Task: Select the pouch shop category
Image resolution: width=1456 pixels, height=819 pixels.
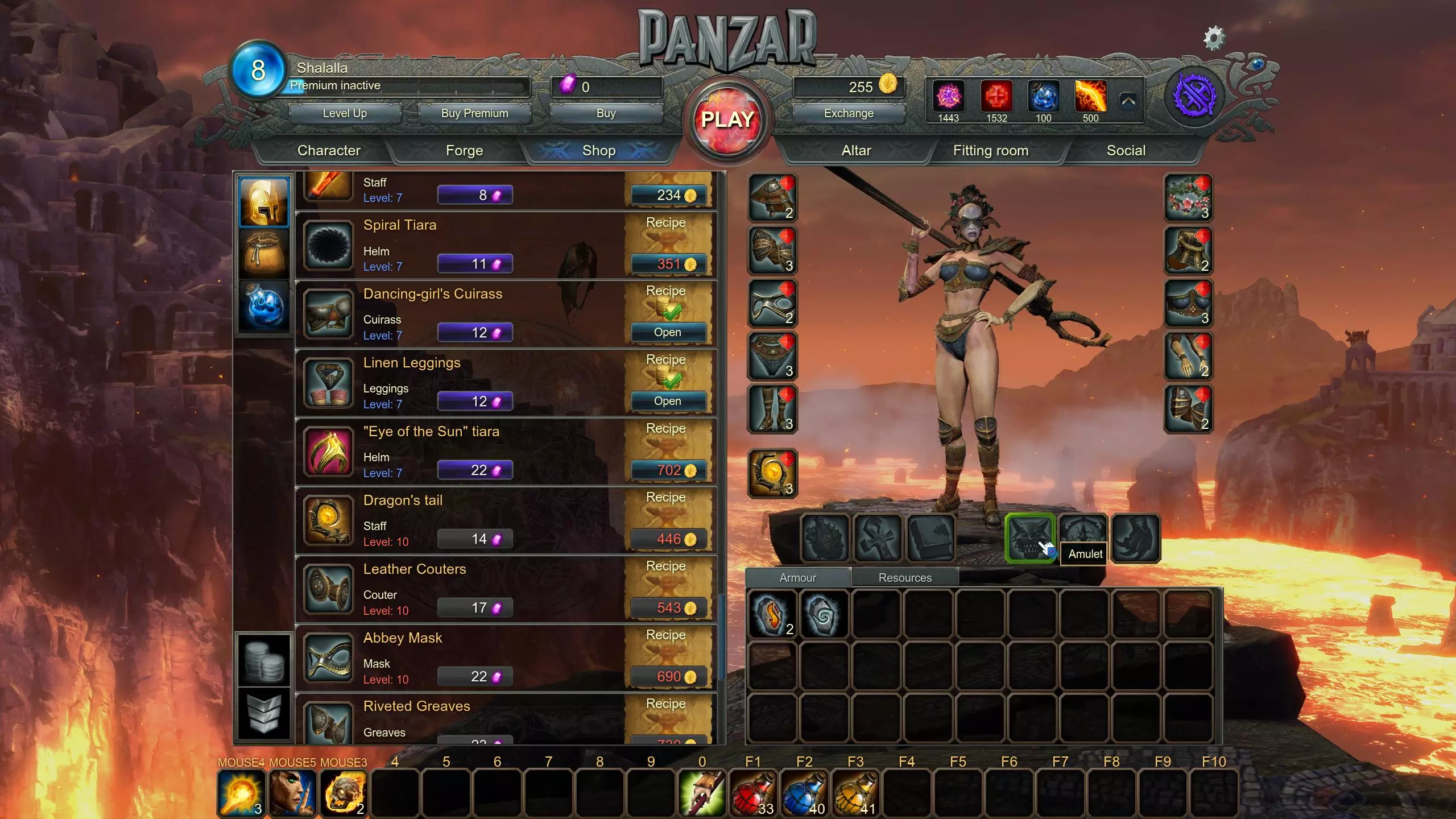Action: [x=264, y=254]
